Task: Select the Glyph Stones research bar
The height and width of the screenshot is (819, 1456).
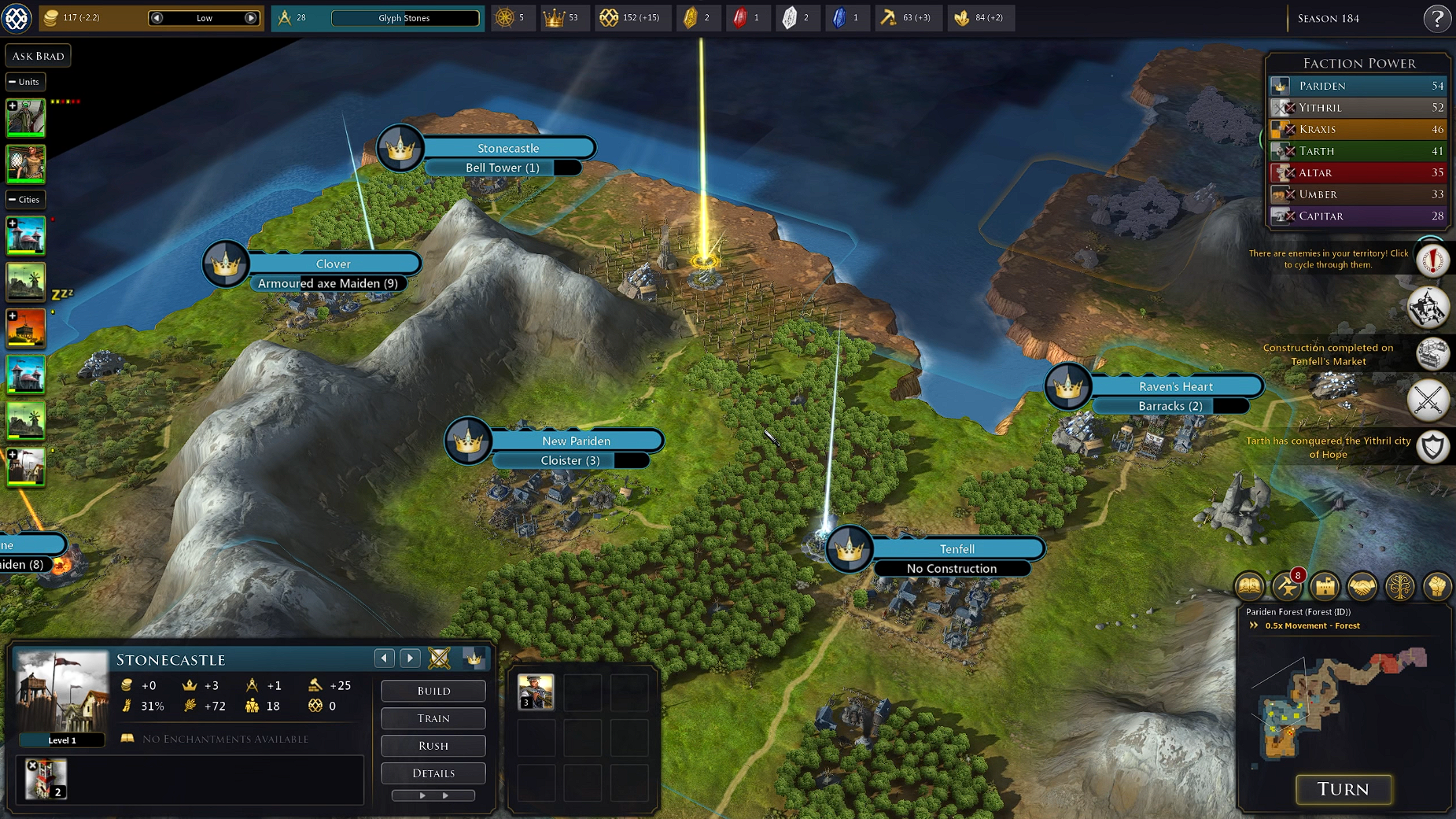Action: (404, 18)
